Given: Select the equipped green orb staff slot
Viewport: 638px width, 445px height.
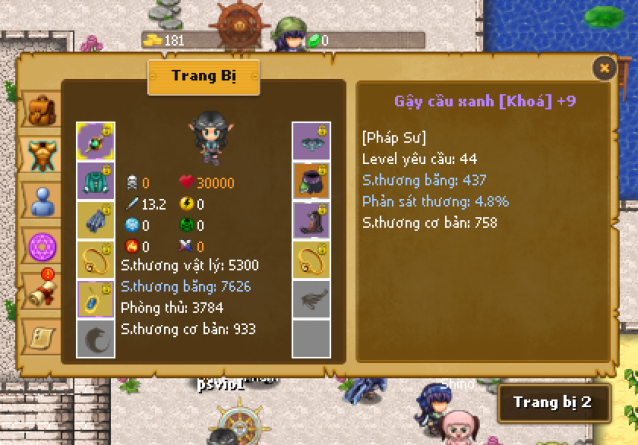Looking at the screenshot, I should 96,141.
